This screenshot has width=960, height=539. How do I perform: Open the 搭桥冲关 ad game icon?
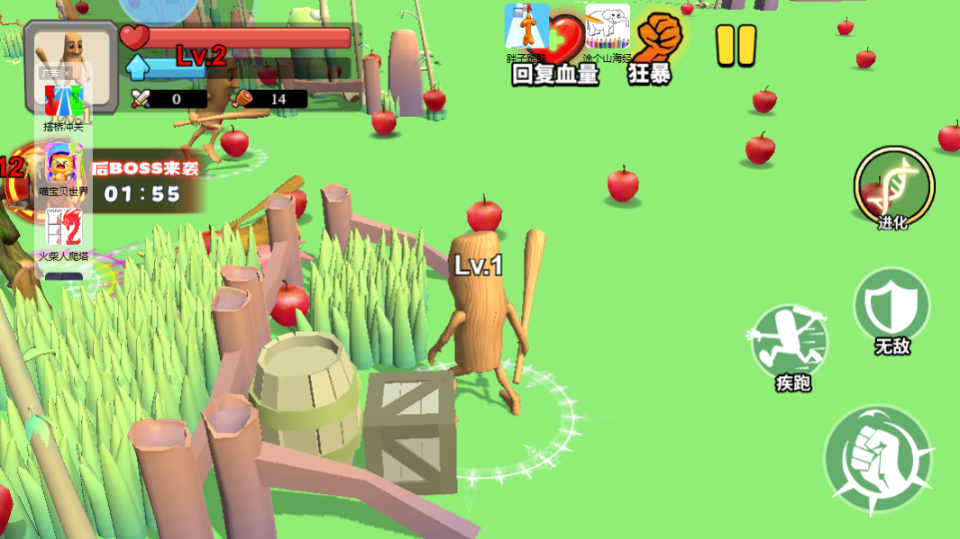63,102
